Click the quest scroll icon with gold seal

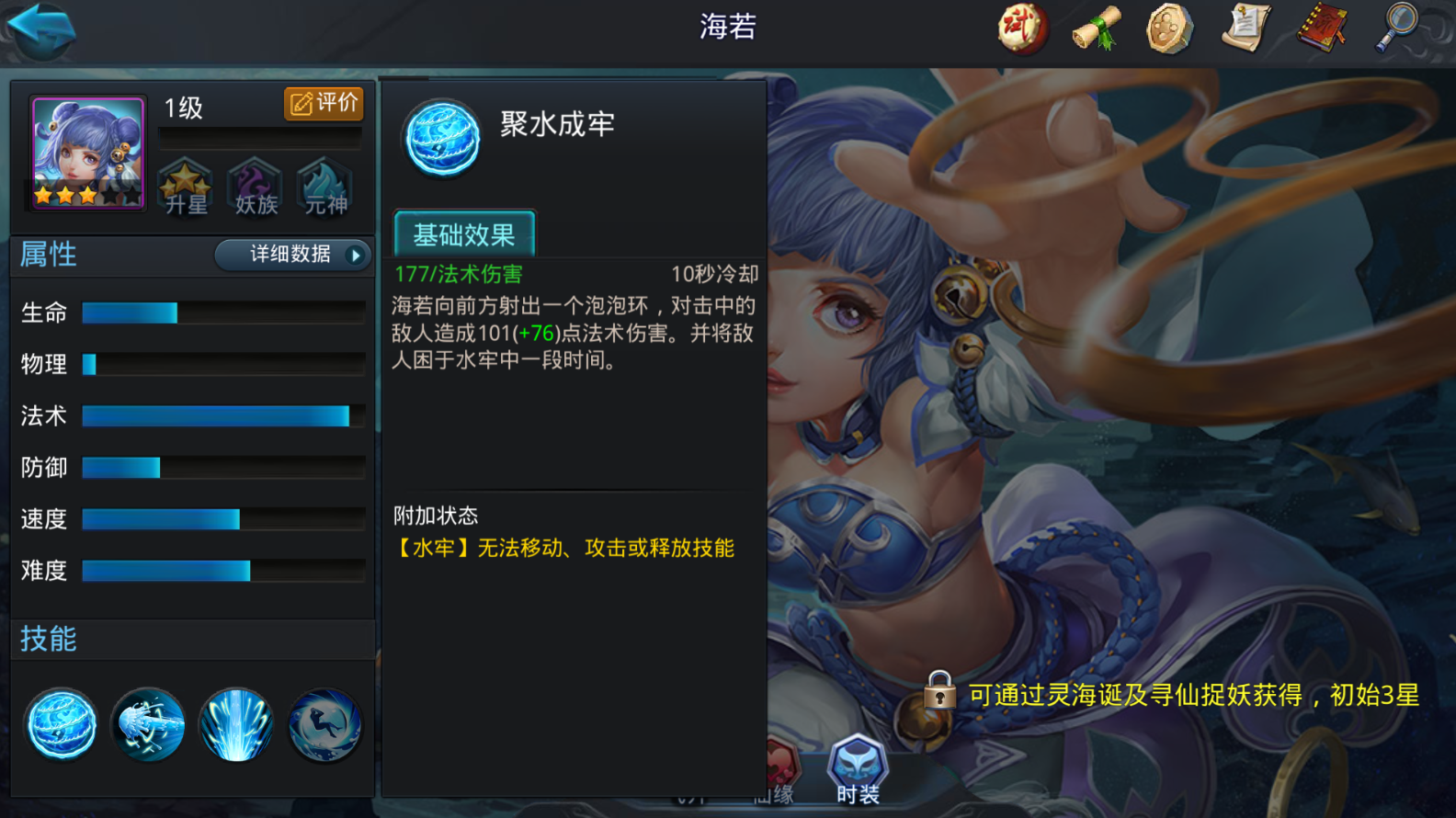[1245, 28]
